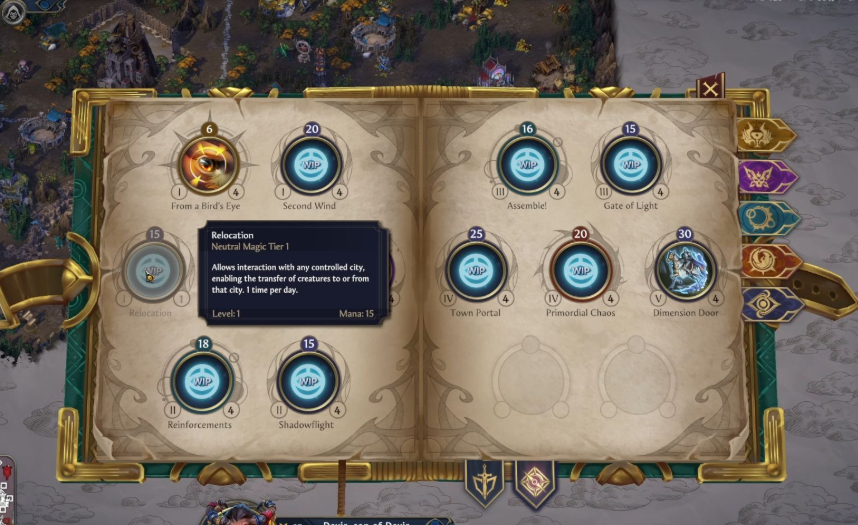This screenshot has height=525, width=858.
Task: Choose the Assemble! spell
Action: pyautogui.click(x=527, y=164)
